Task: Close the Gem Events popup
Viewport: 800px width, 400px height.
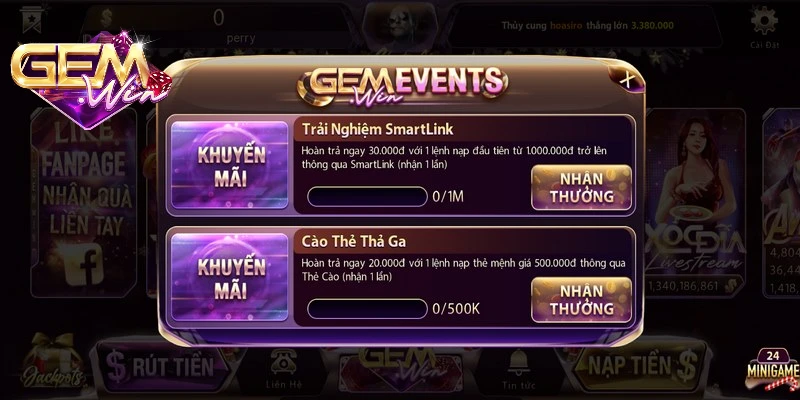Action: pos(627,79)
